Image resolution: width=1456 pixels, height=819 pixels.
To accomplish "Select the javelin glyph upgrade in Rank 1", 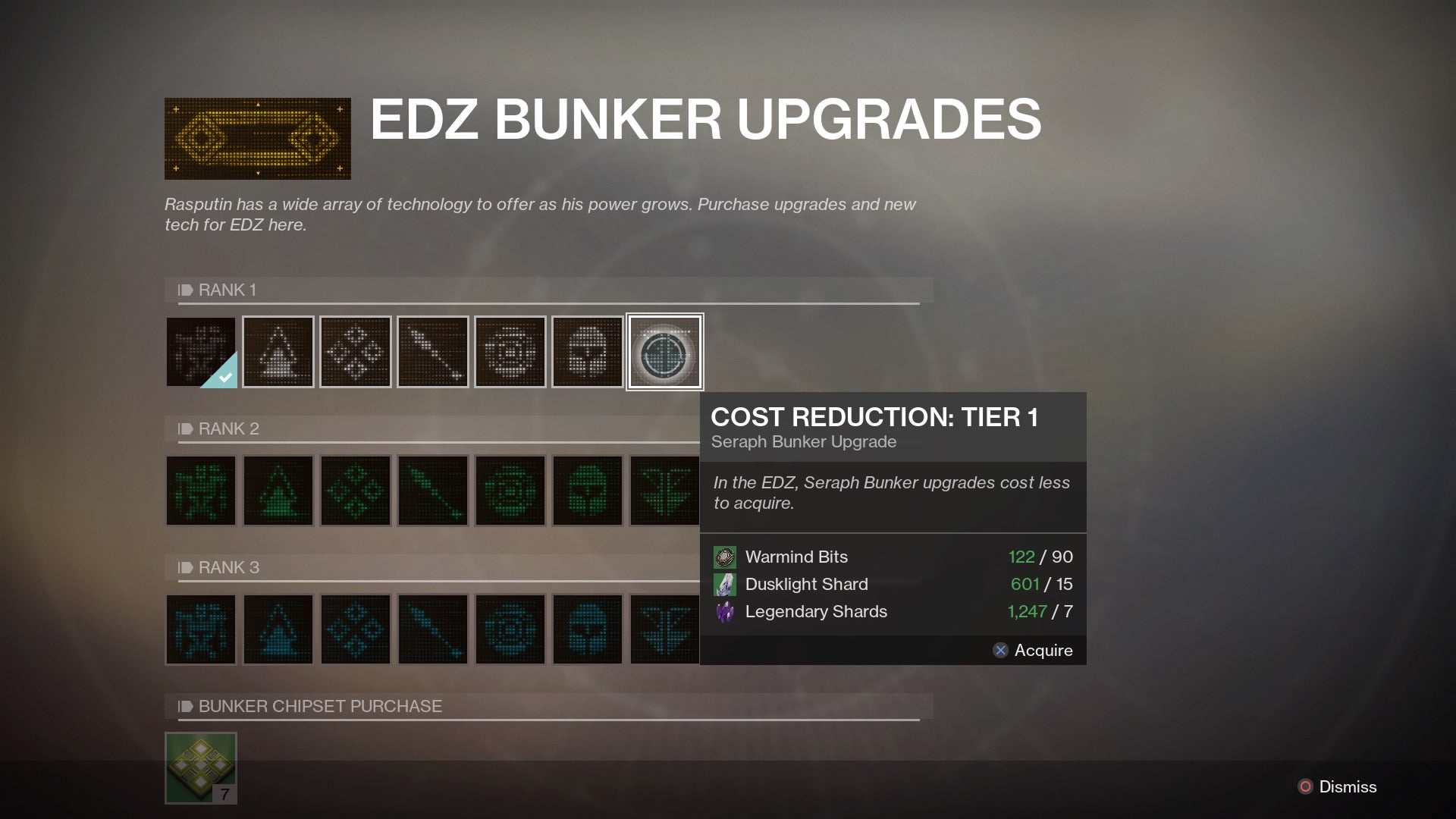I will pyautogui.click(x=432, y=351).
